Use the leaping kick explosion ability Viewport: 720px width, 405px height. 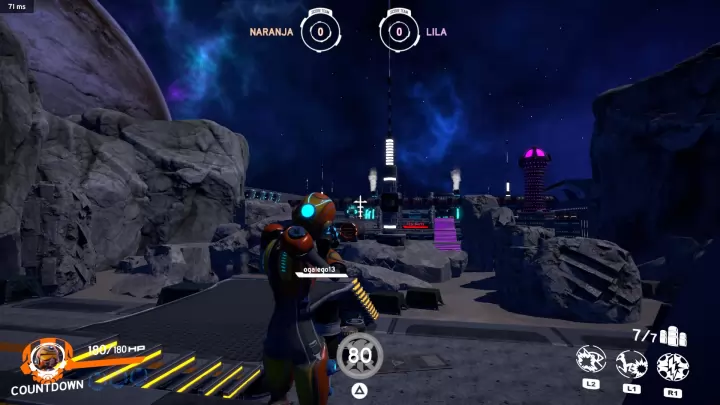coord(631,363)
